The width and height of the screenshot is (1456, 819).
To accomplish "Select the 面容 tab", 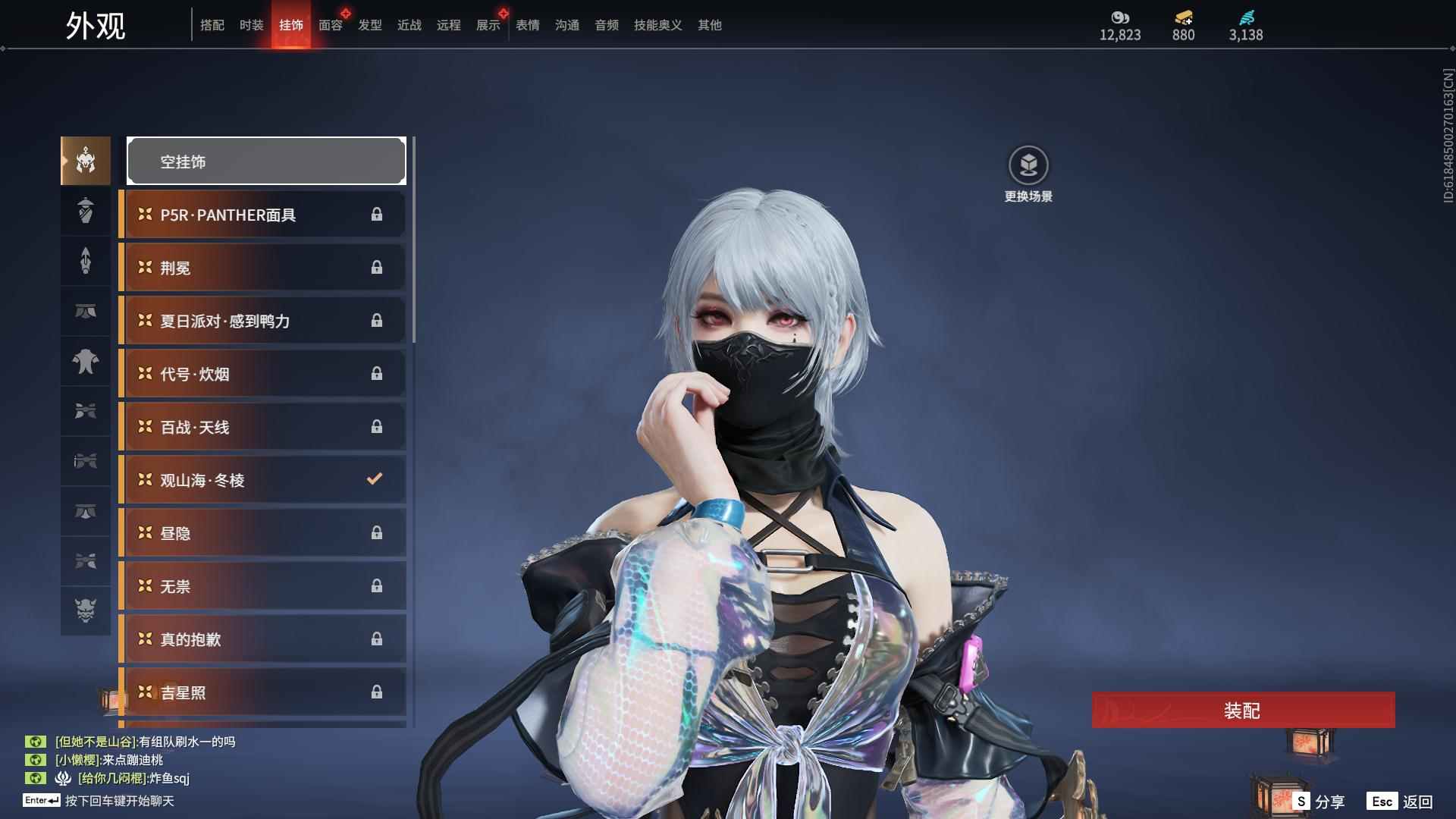I will pyautogui.click(x=330, y=25).
